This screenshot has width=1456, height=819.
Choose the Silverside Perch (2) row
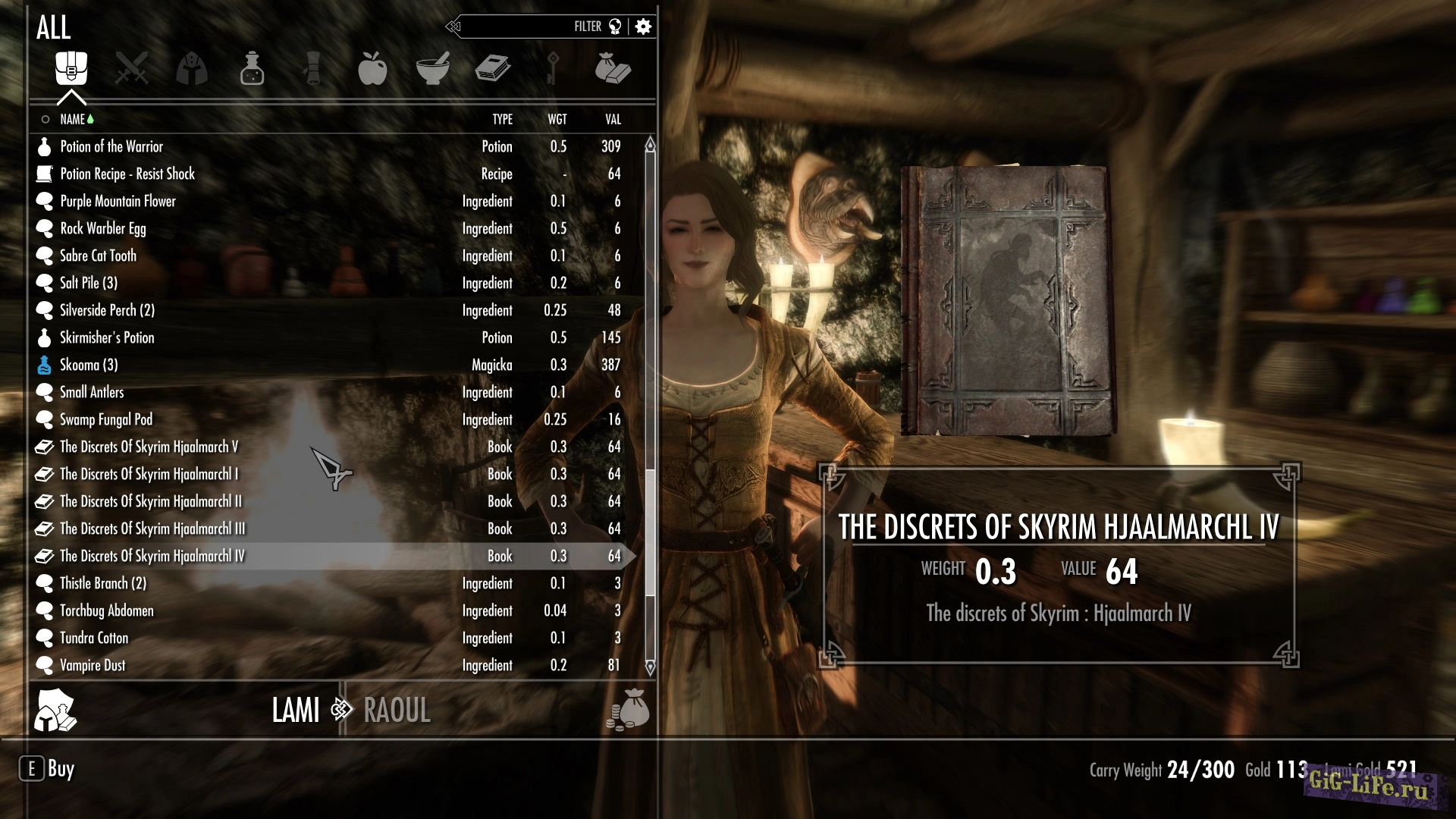(x=107, y=310)
